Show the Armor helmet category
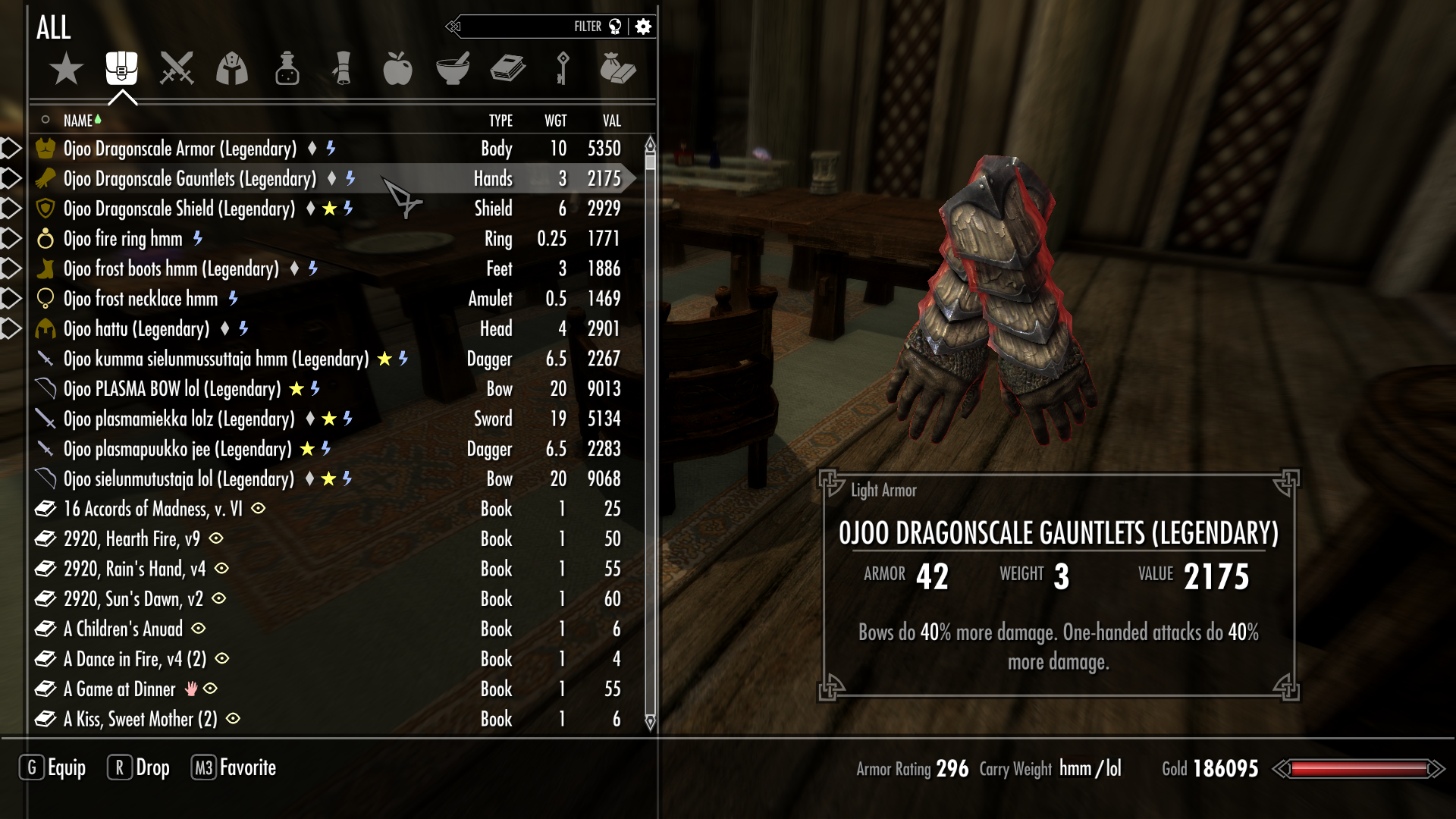The height and width of the screenshot is (819, 1456). (x=232, y=69)
